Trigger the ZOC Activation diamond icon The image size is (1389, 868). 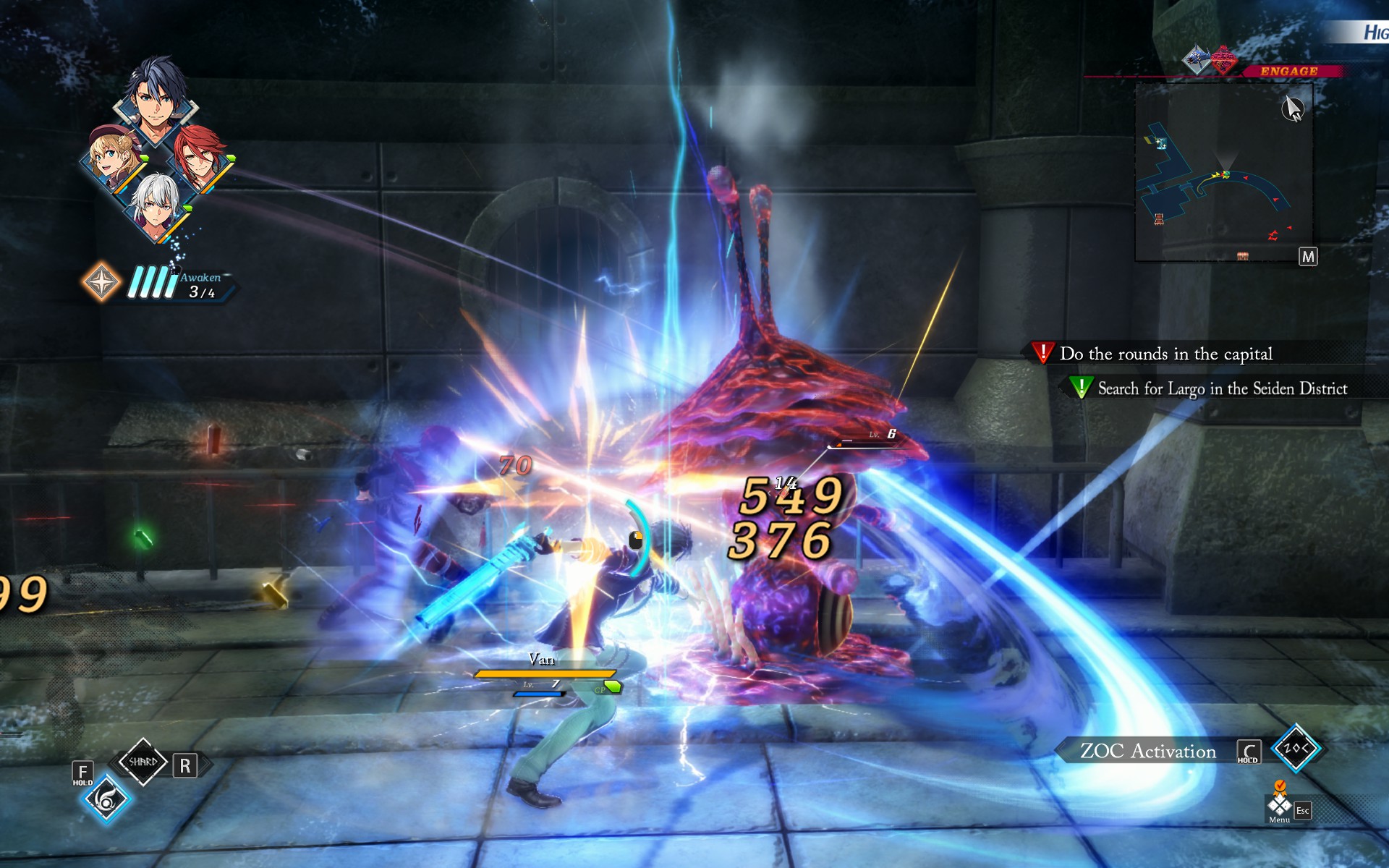point(1296,749)
